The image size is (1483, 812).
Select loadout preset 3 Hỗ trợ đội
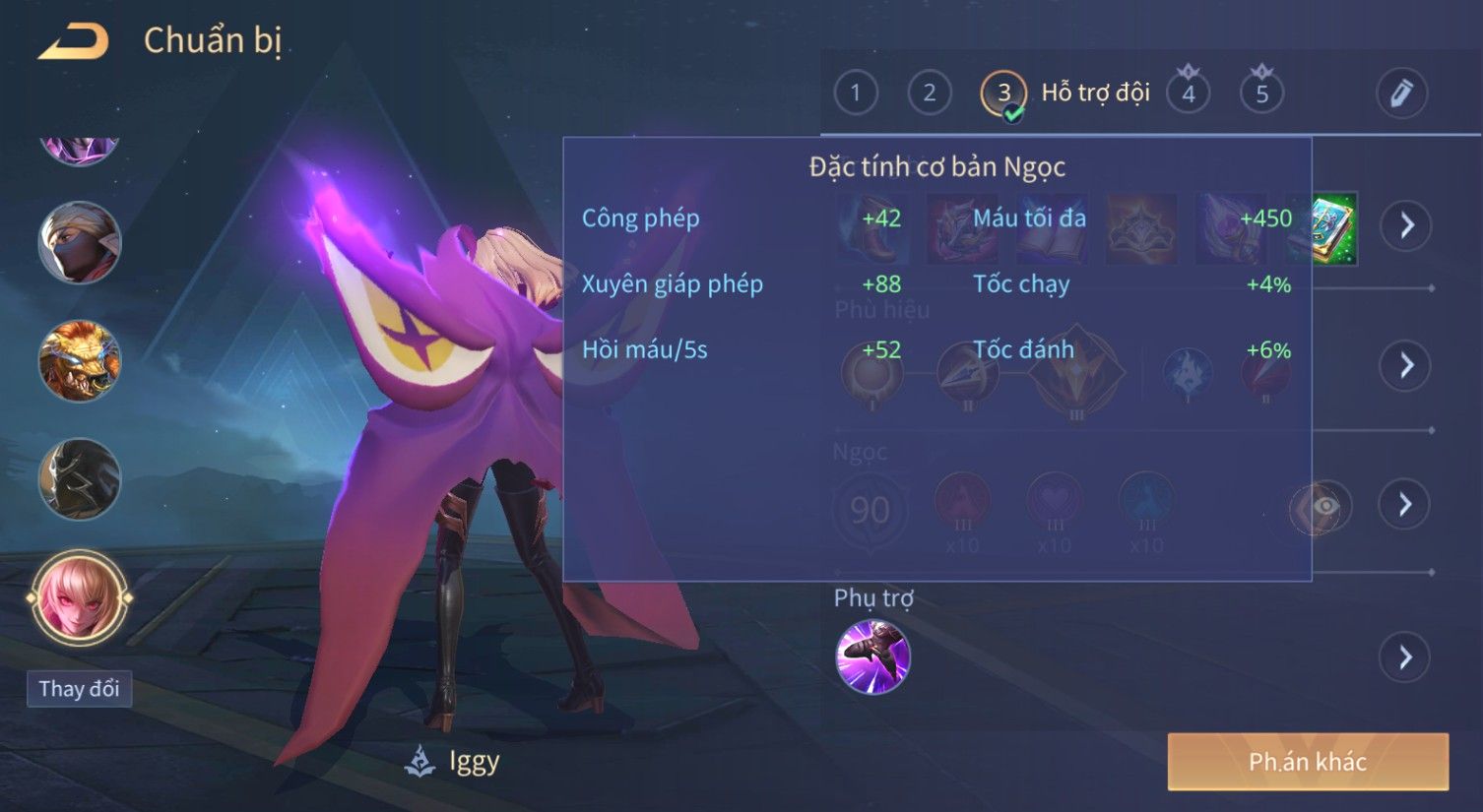1003,94
